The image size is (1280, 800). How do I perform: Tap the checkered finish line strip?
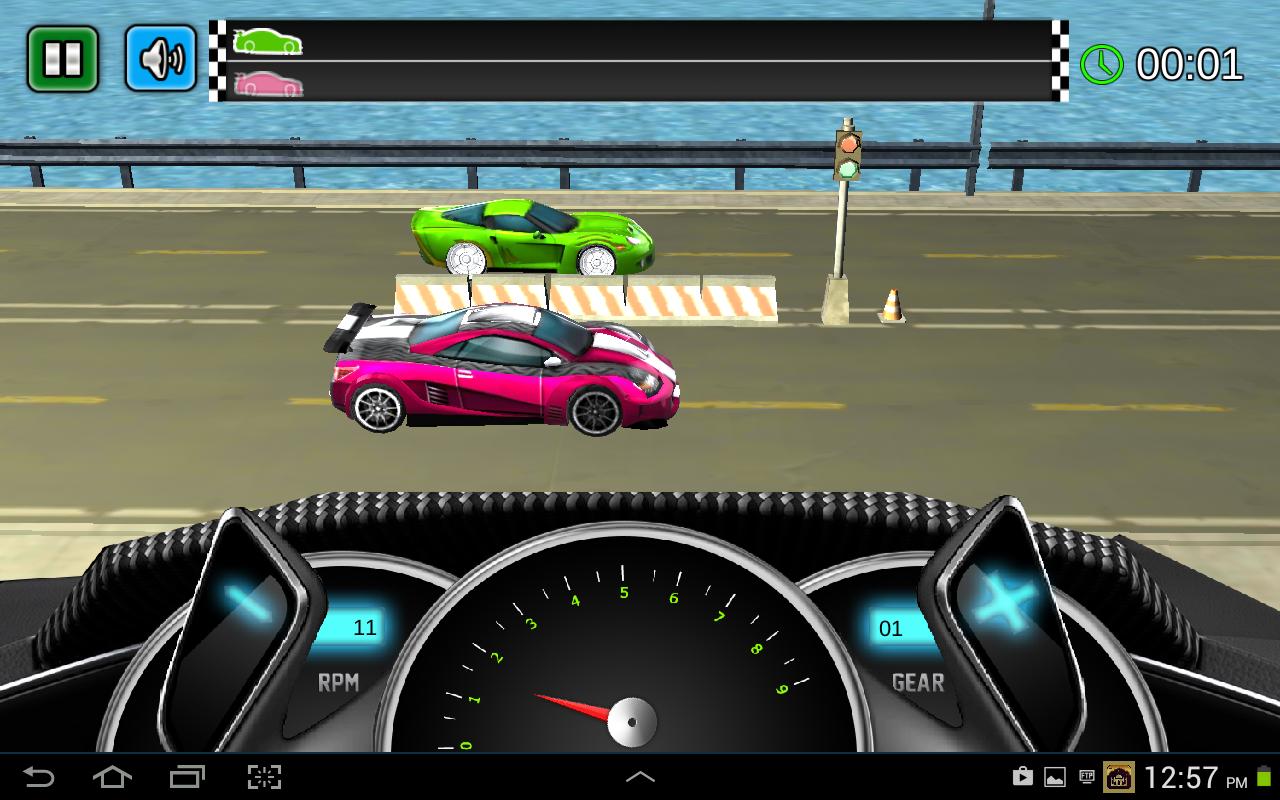[x=1060, y=62]
